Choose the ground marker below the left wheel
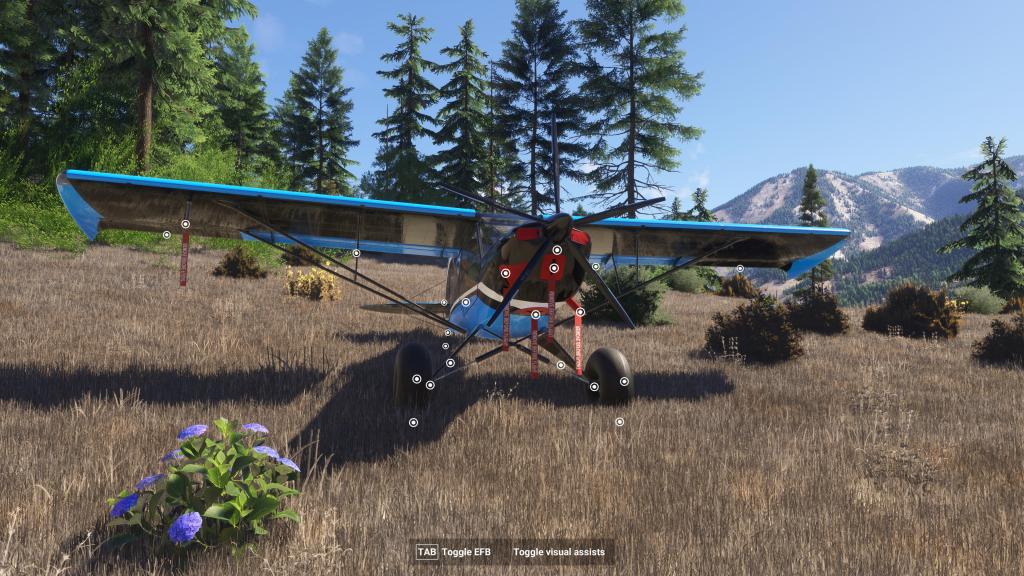The image size is (1024, 576). [x=413, y=422]
